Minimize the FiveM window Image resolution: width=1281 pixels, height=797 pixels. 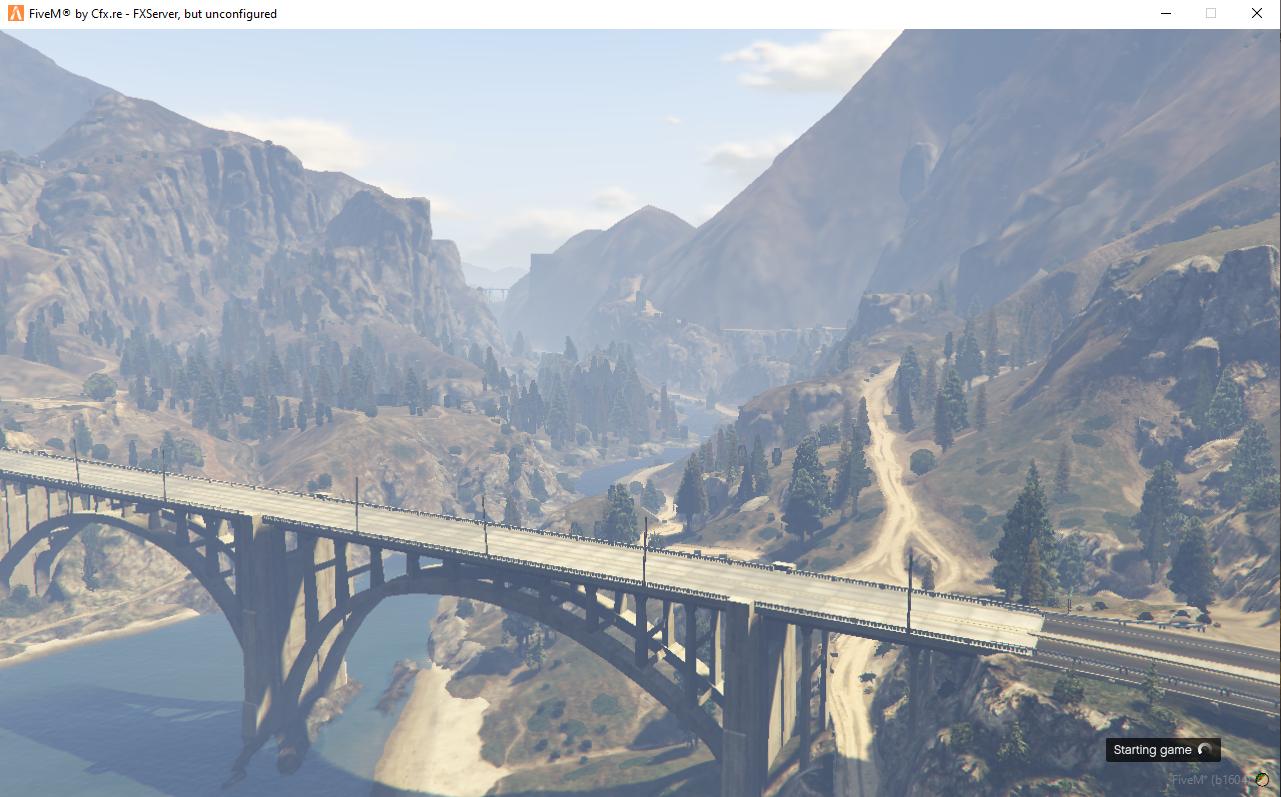[x=1166, y=13]
